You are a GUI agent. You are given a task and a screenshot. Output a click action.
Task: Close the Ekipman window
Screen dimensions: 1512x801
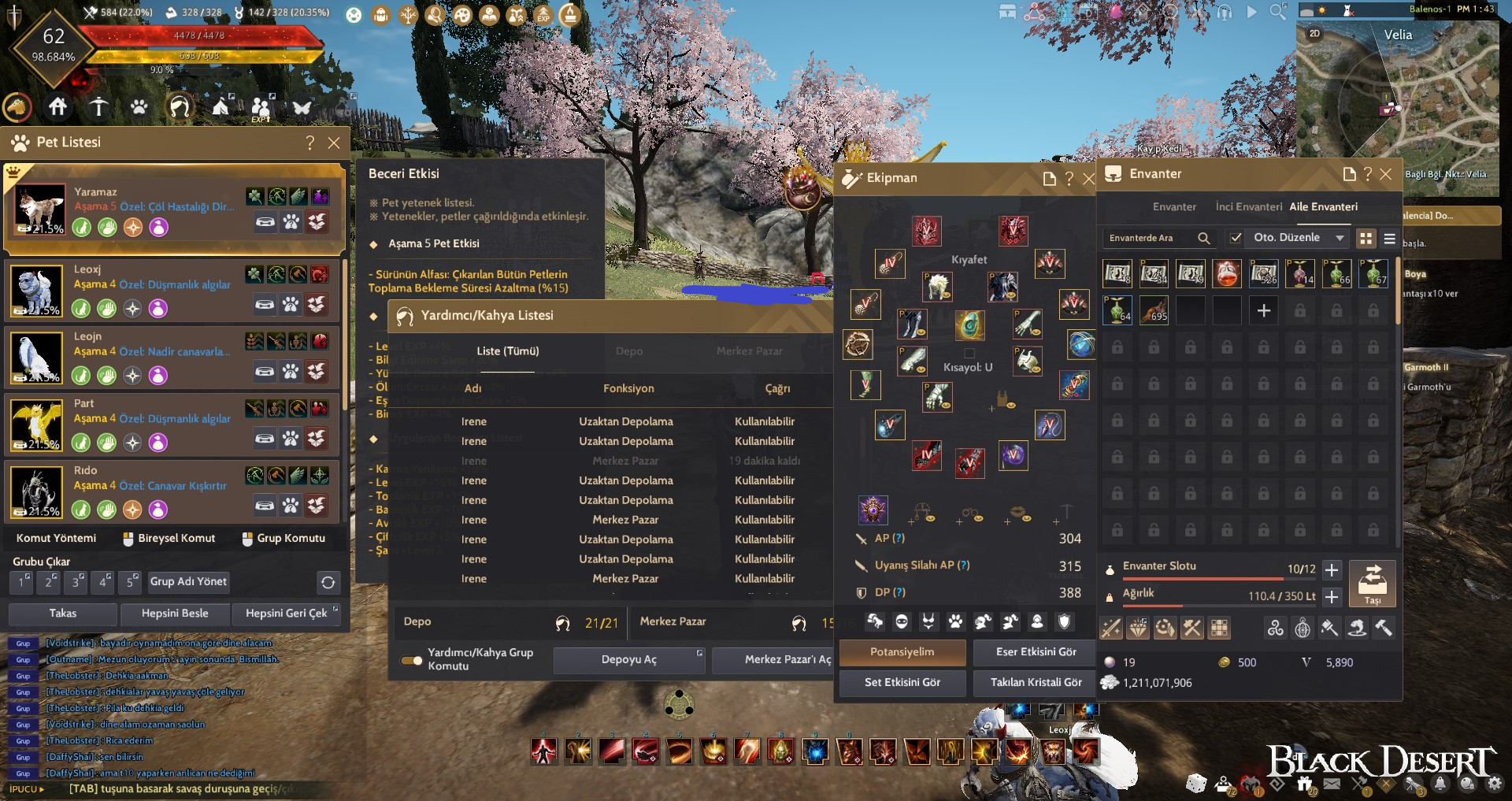pos(1089,179)
